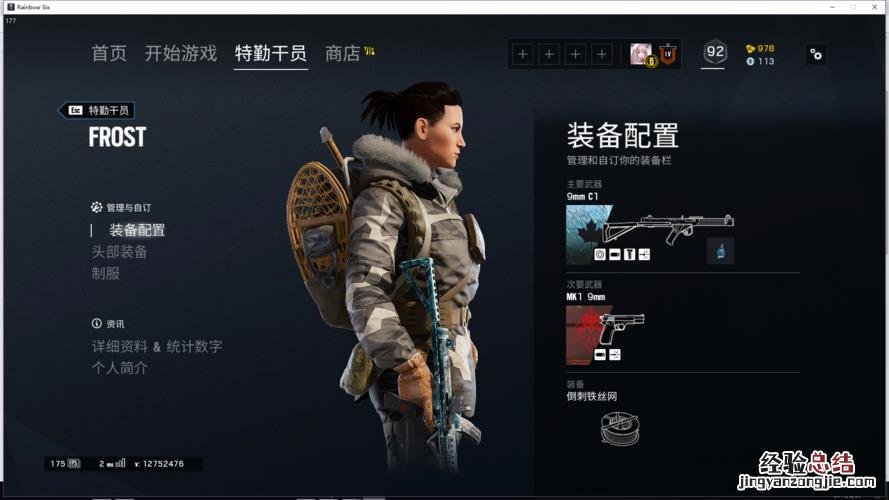Click the weapon charm slot icon
The image size is (889, 500).
click(720, 250)
